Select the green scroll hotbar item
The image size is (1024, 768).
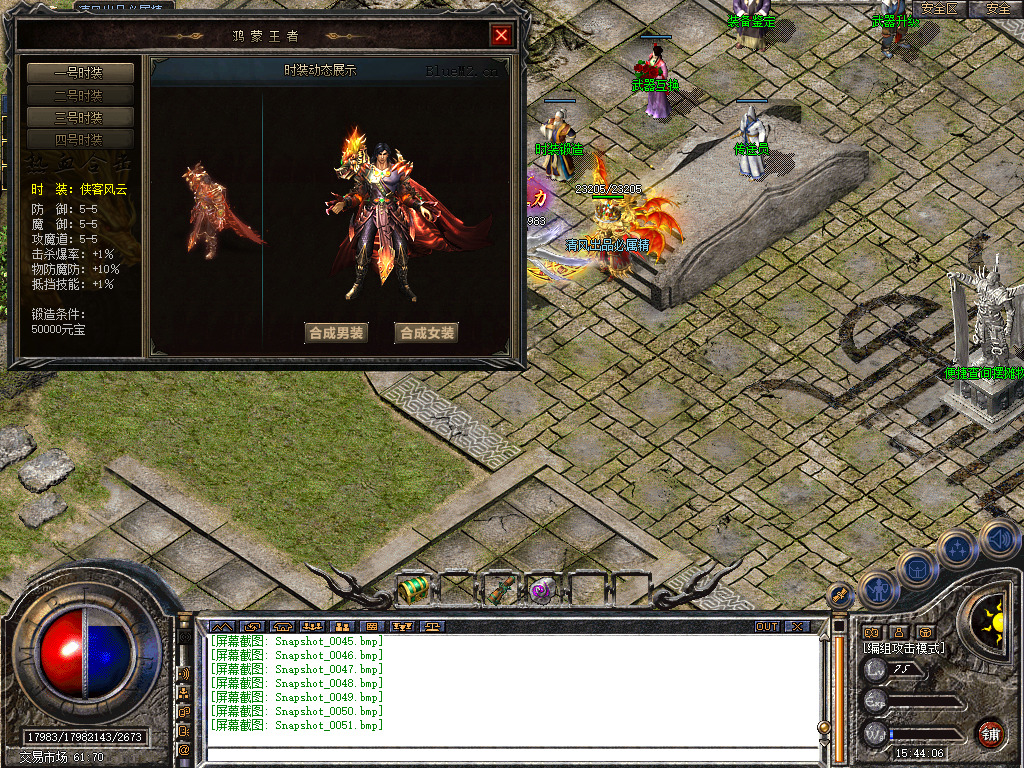499,590
